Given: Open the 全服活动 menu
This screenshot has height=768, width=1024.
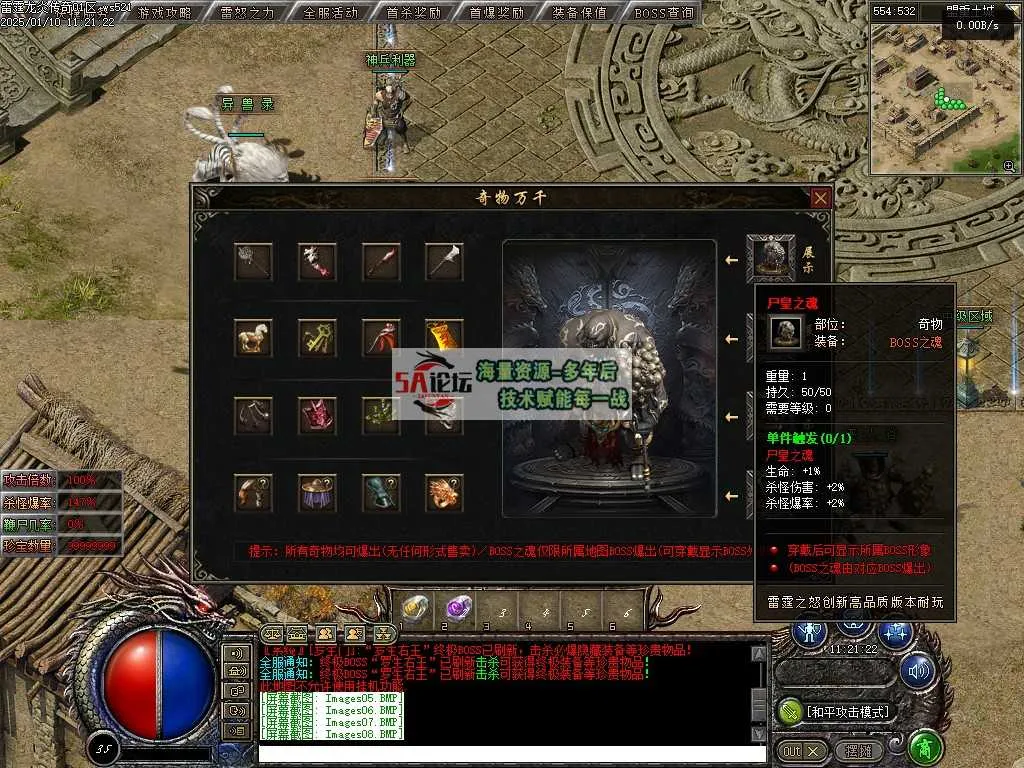Looking at the screenshot, I should coord(330,13).
